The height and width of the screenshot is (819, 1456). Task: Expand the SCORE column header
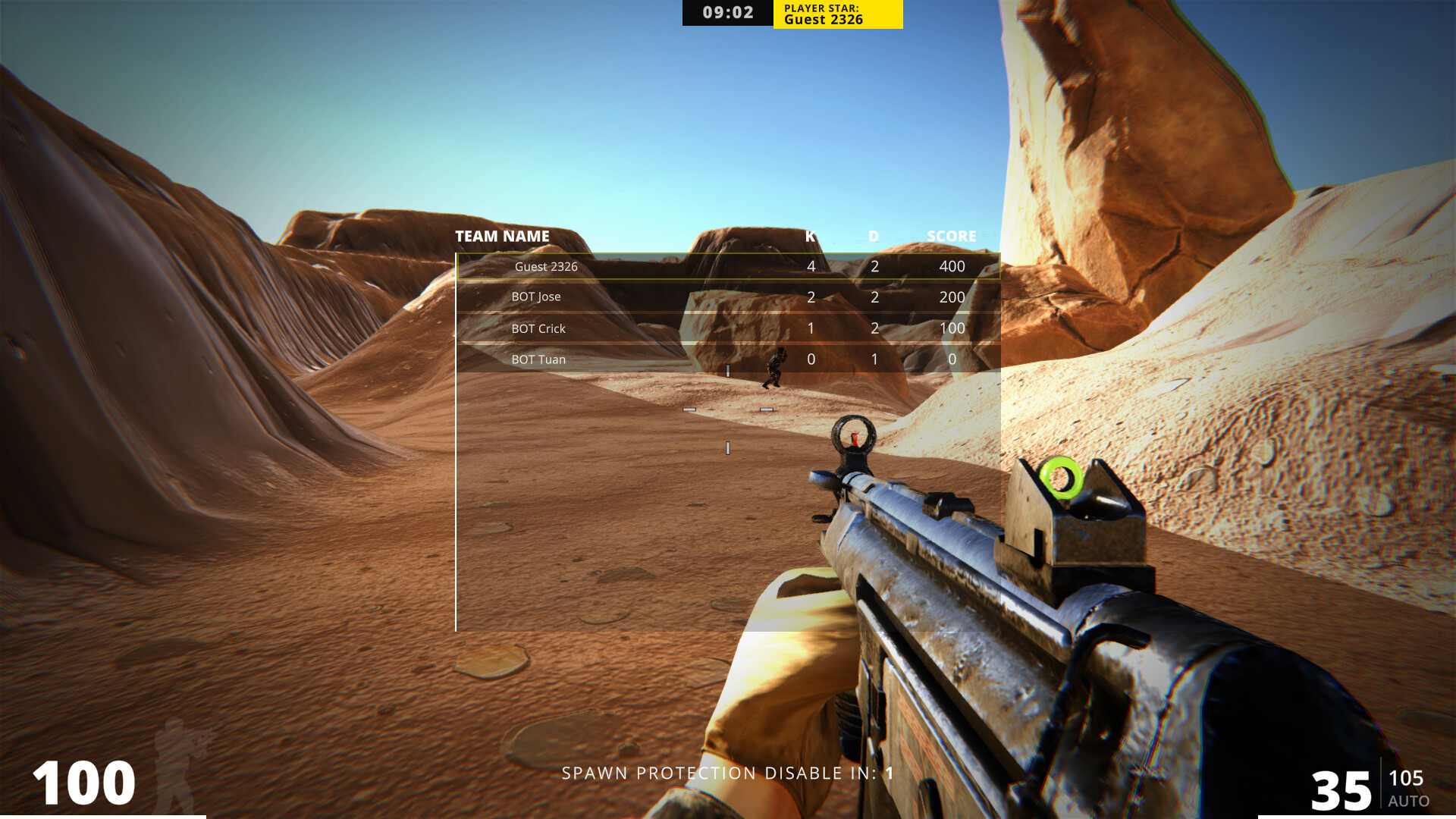coord(952,236)
